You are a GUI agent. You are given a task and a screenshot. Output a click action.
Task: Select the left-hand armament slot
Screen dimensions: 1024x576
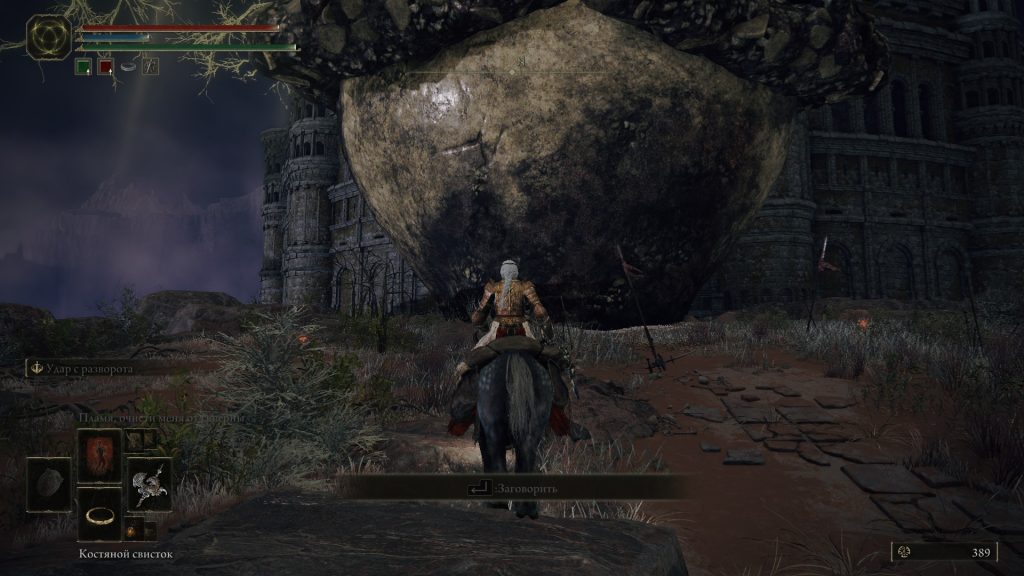pyautogui.click(x=49, y=485)
